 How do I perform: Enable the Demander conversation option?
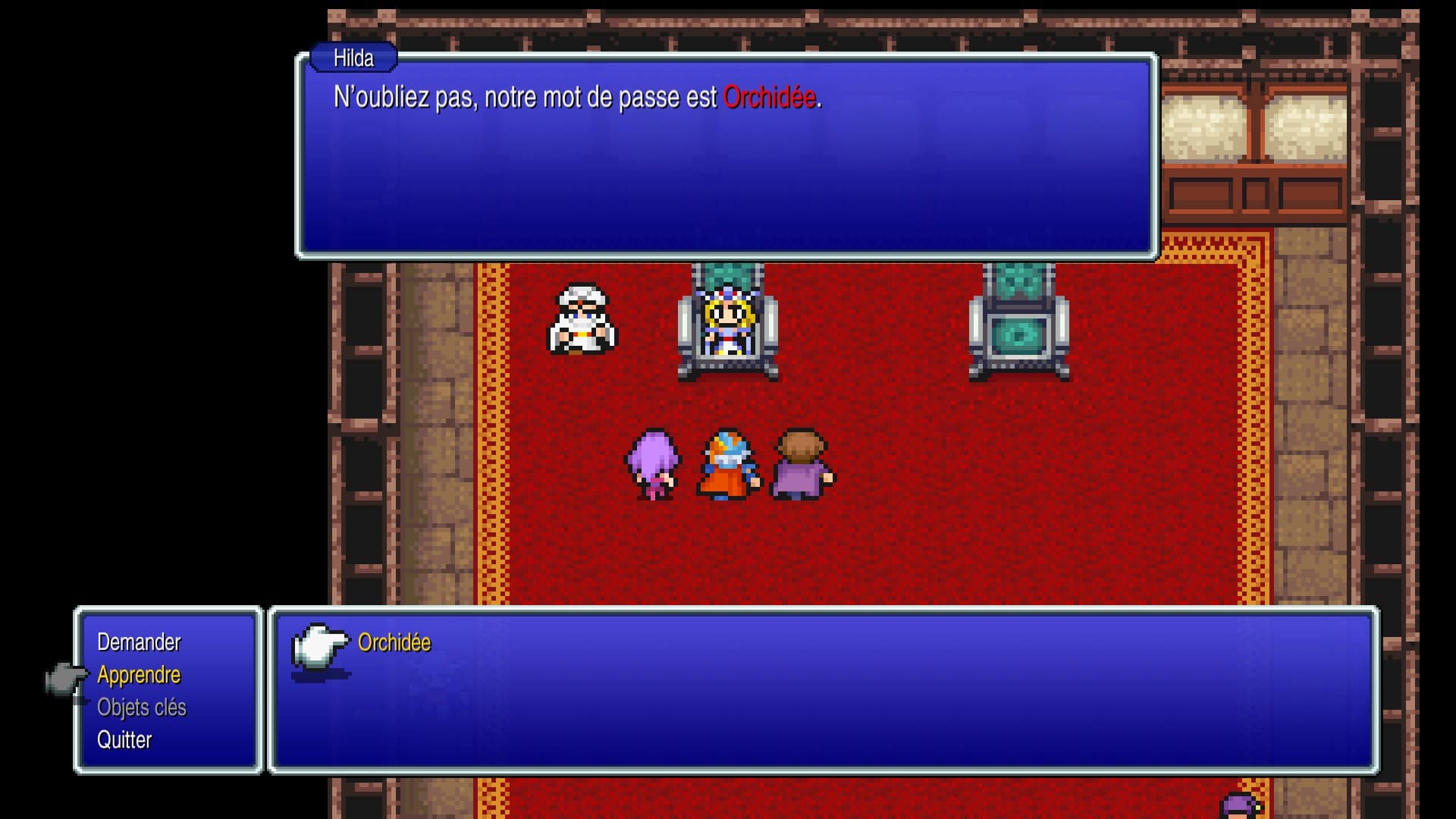(x=139, y=642)
